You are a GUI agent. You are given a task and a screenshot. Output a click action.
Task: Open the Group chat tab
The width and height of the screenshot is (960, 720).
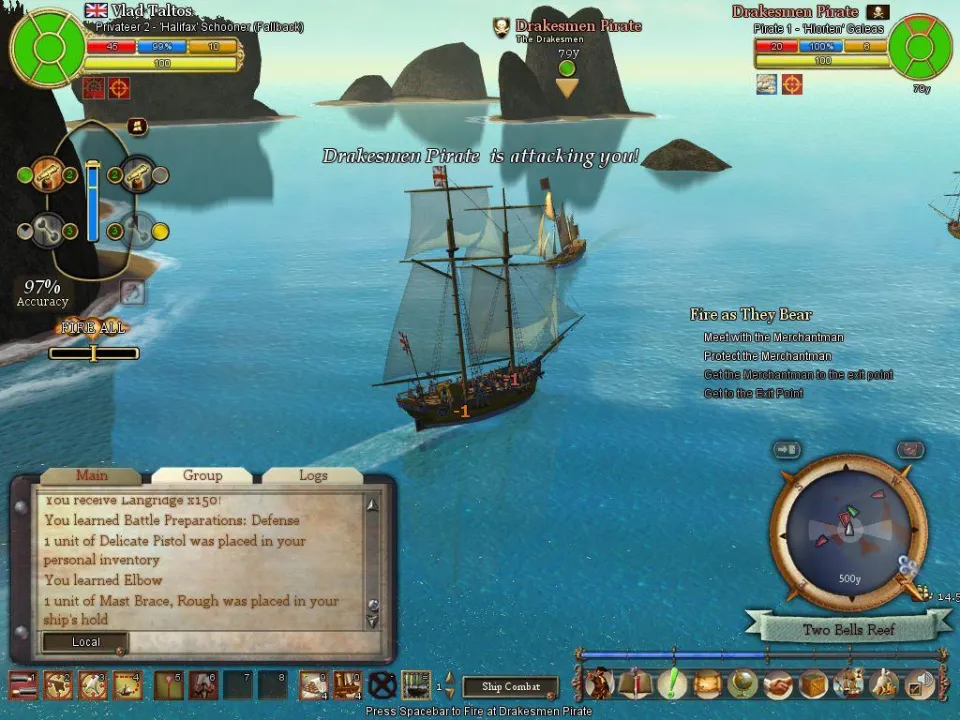pos(202,476)
